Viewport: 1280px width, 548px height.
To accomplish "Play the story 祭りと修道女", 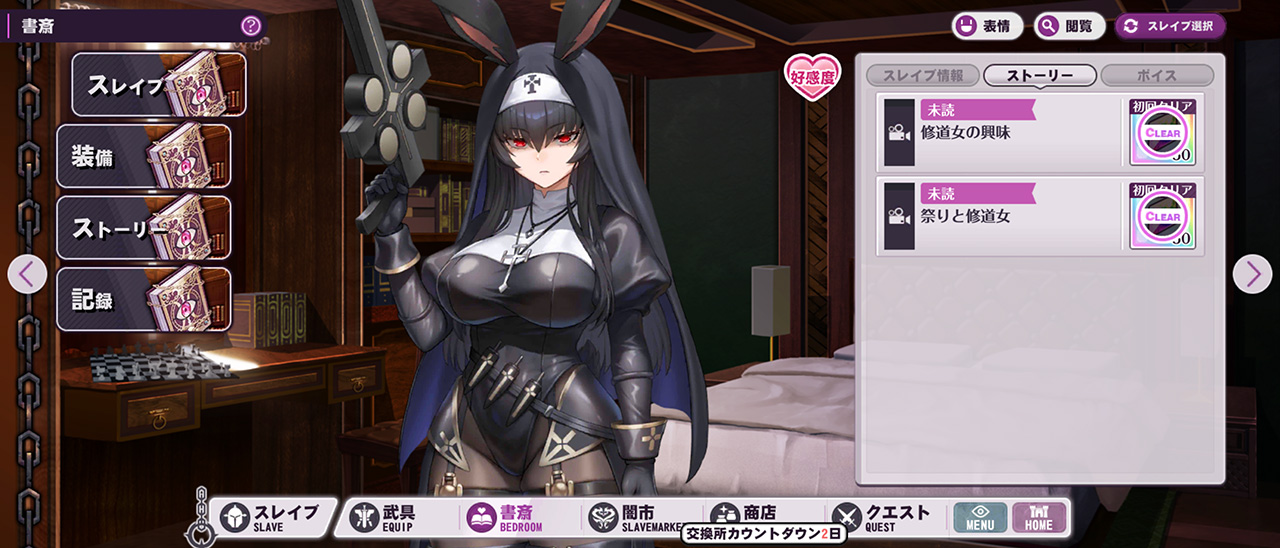I will (1000, 215).
